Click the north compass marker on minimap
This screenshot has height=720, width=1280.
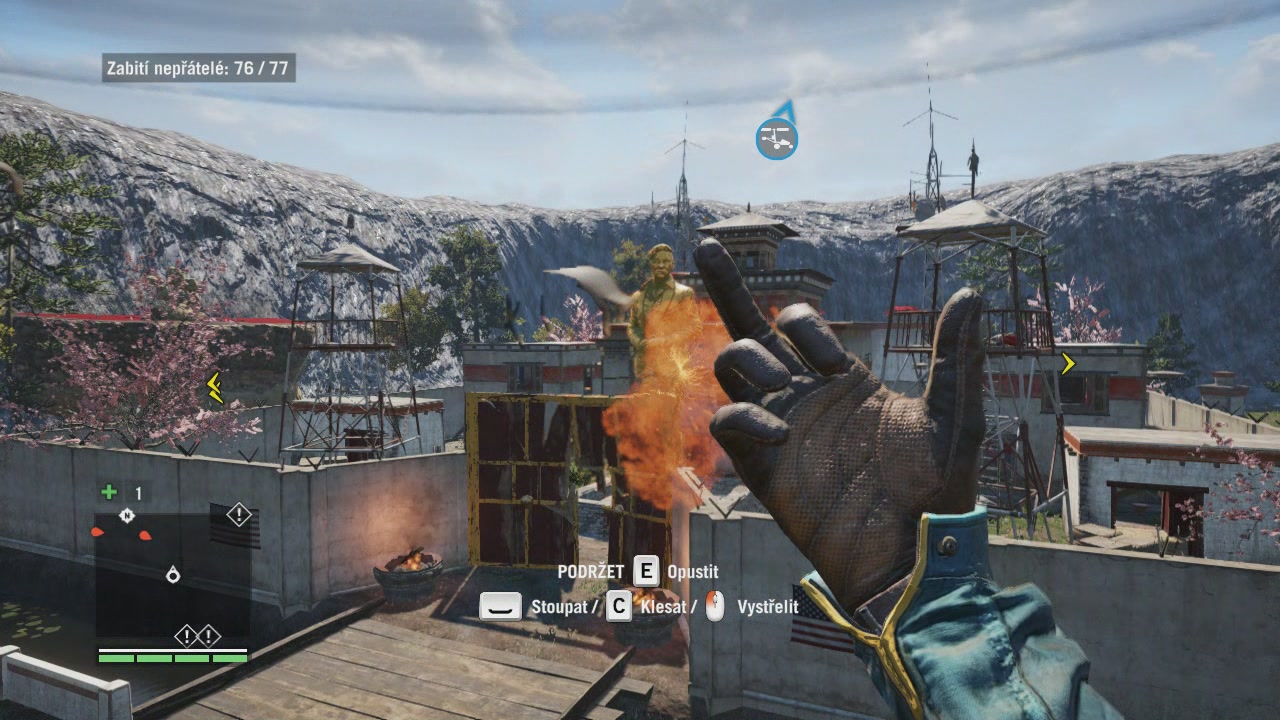coord(127,516)
